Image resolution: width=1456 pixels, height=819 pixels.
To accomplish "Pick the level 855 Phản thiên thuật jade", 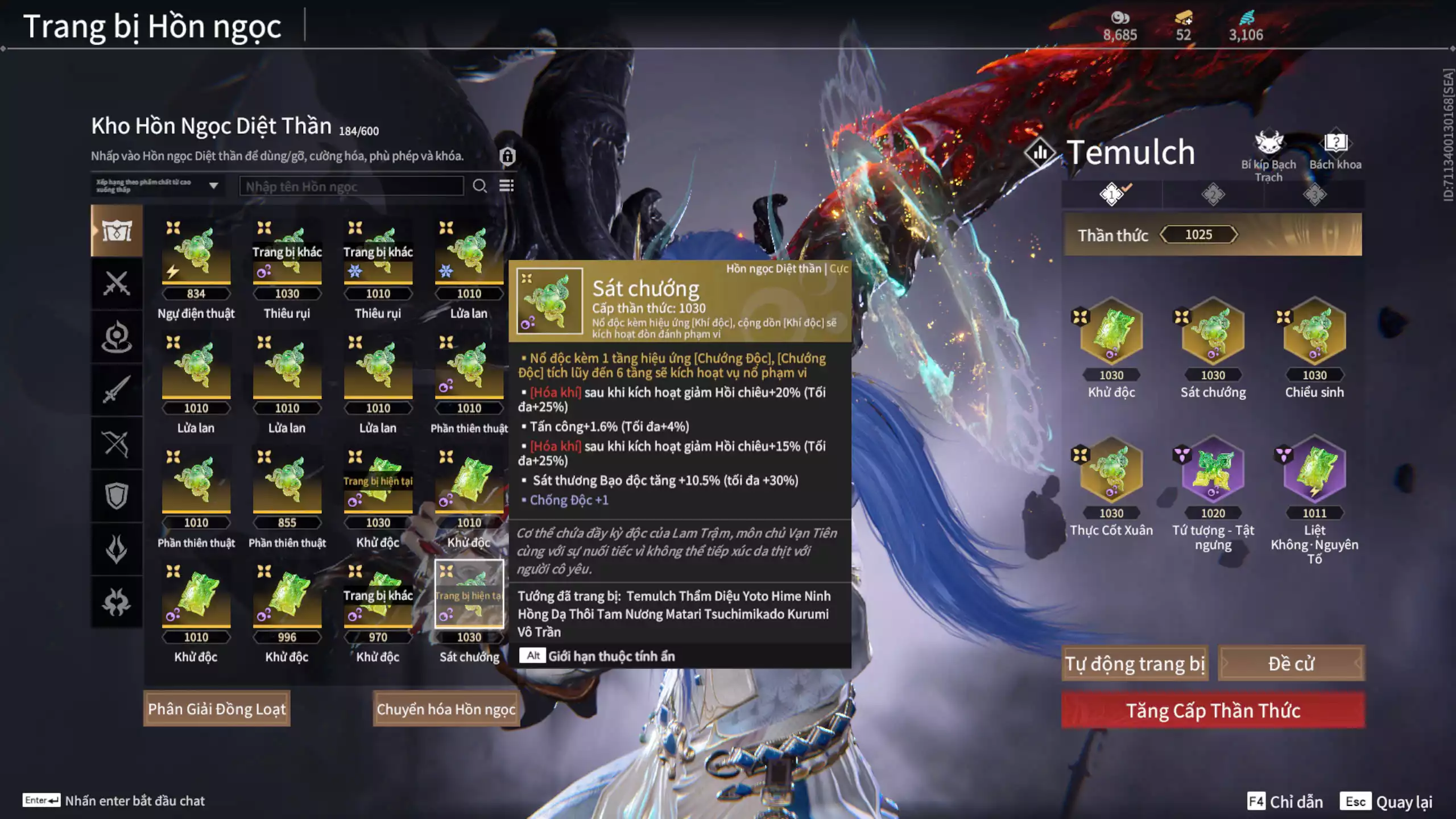I will [287, 482].
